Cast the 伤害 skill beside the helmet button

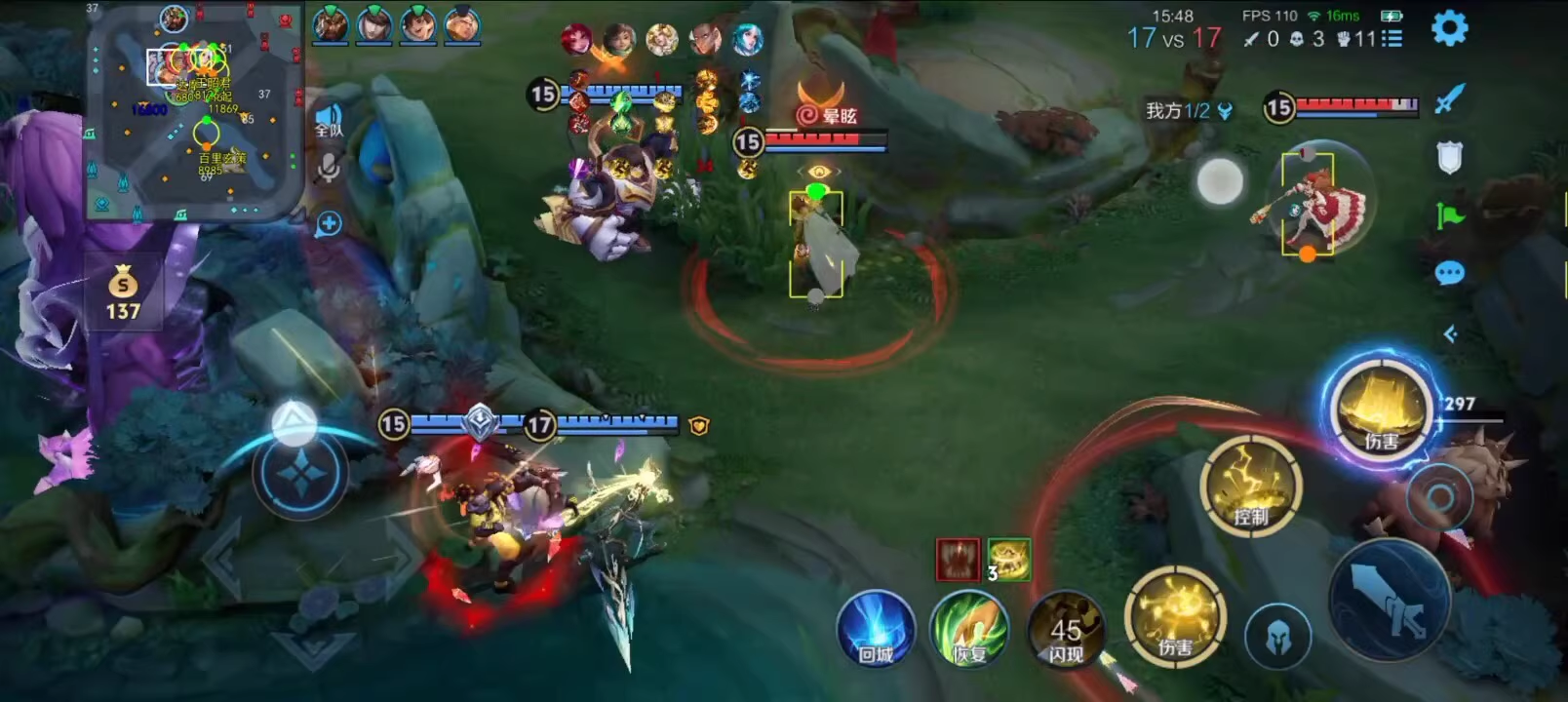point(1175,615)
